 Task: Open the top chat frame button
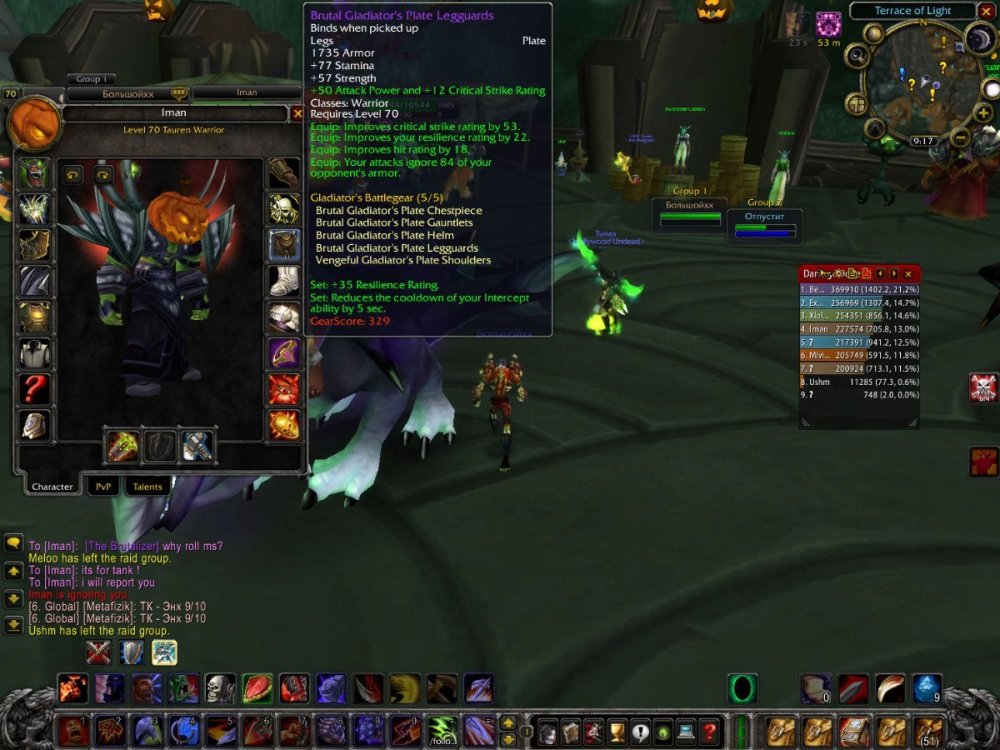pos(14,543)
